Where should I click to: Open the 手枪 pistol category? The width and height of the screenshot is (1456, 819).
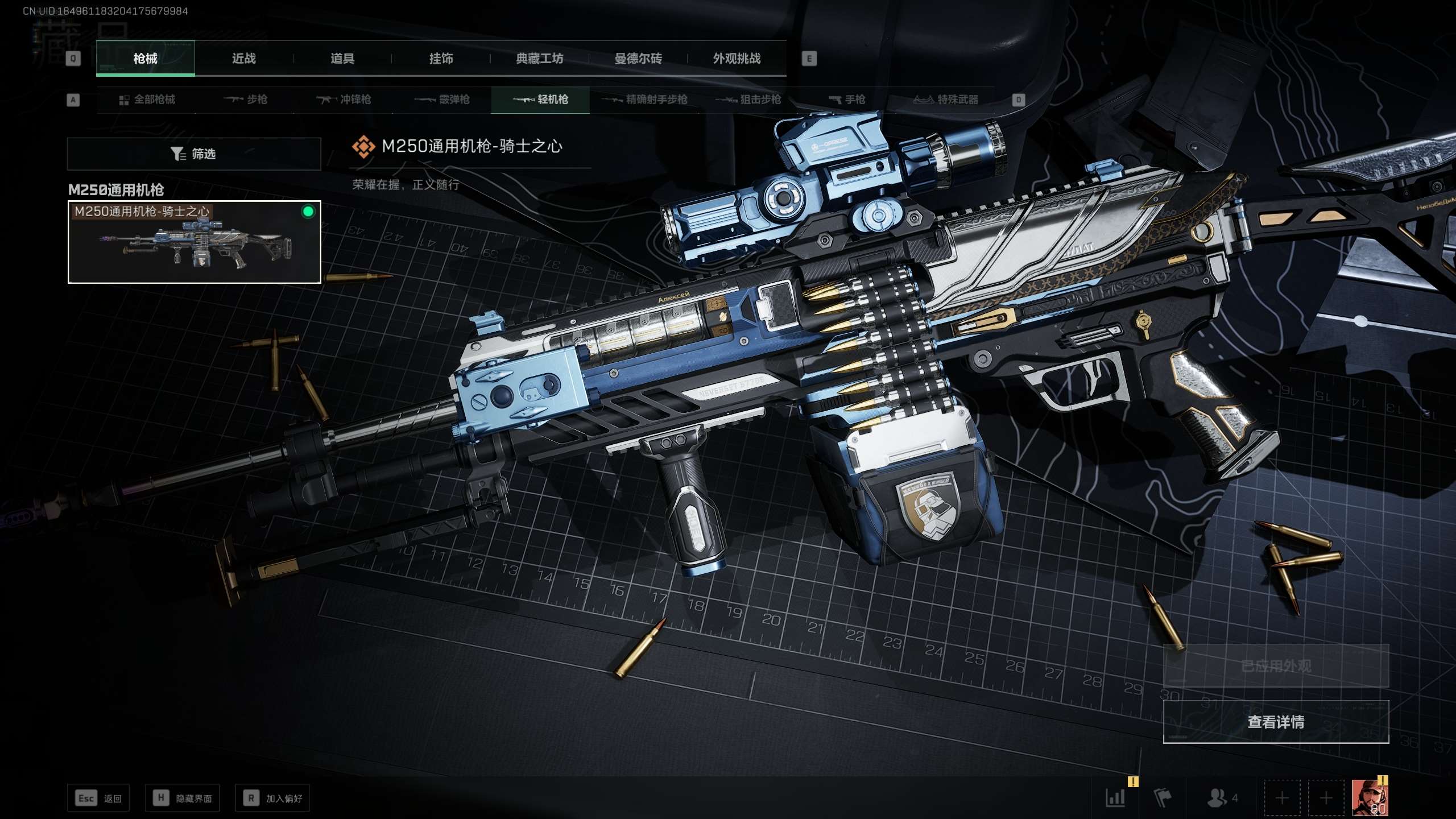(x=847, y=100)
